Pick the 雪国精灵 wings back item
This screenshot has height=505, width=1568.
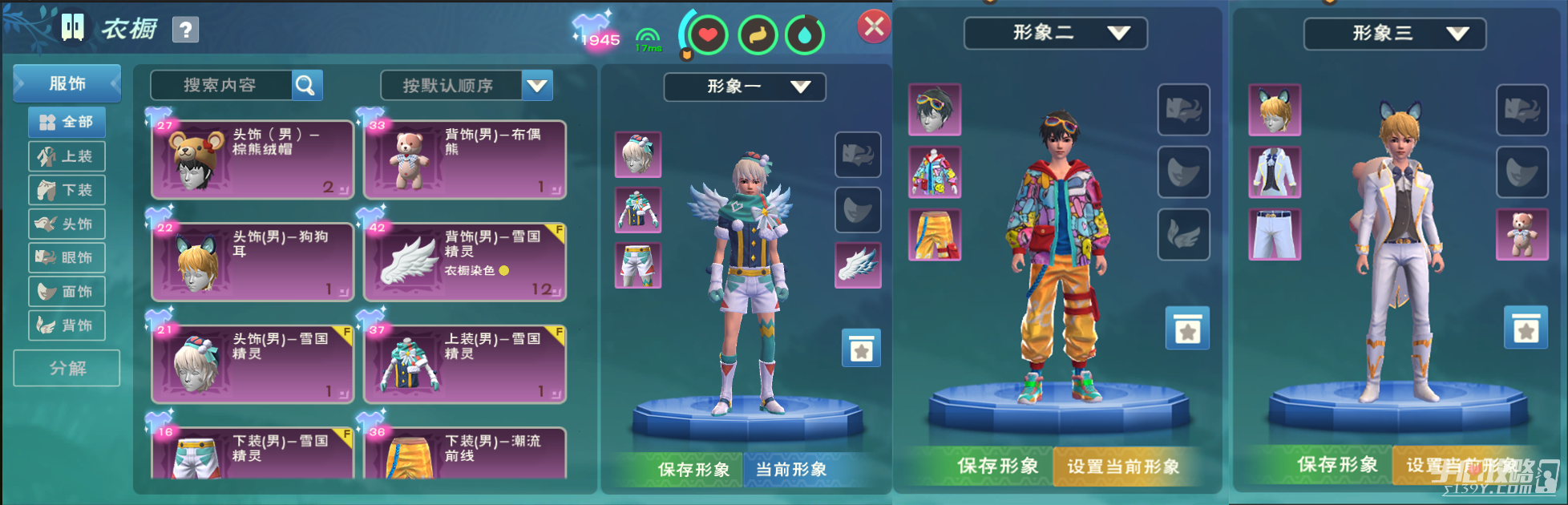(465, 262)
